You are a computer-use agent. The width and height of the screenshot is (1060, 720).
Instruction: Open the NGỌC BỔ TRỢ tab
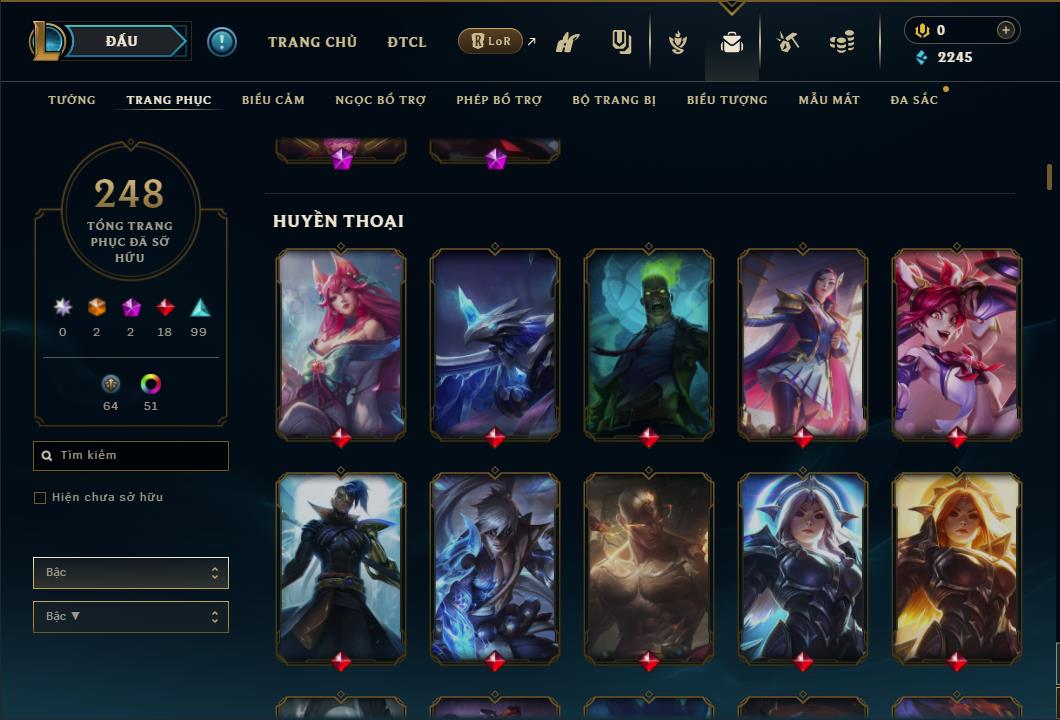click(380, 100)
